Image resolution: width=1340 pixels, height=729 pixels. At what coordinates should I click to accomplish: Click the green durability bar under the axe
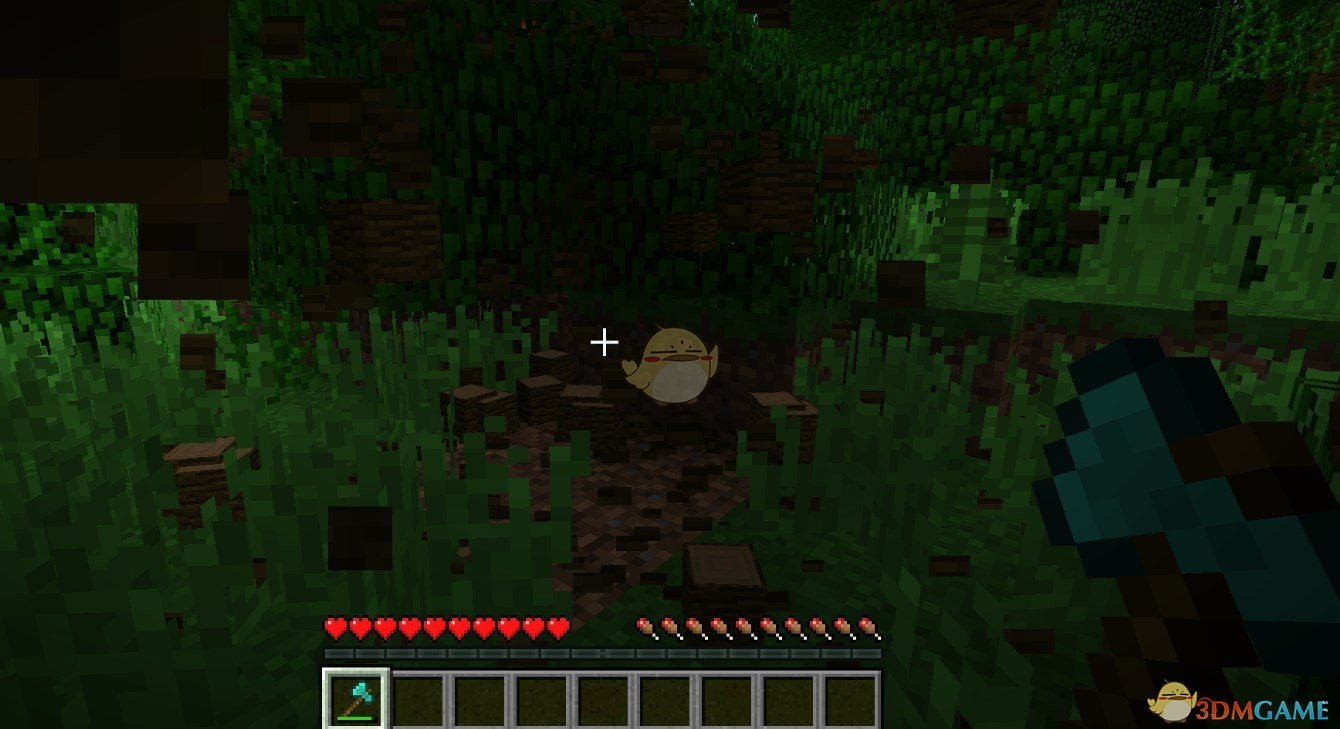[356, 716]
